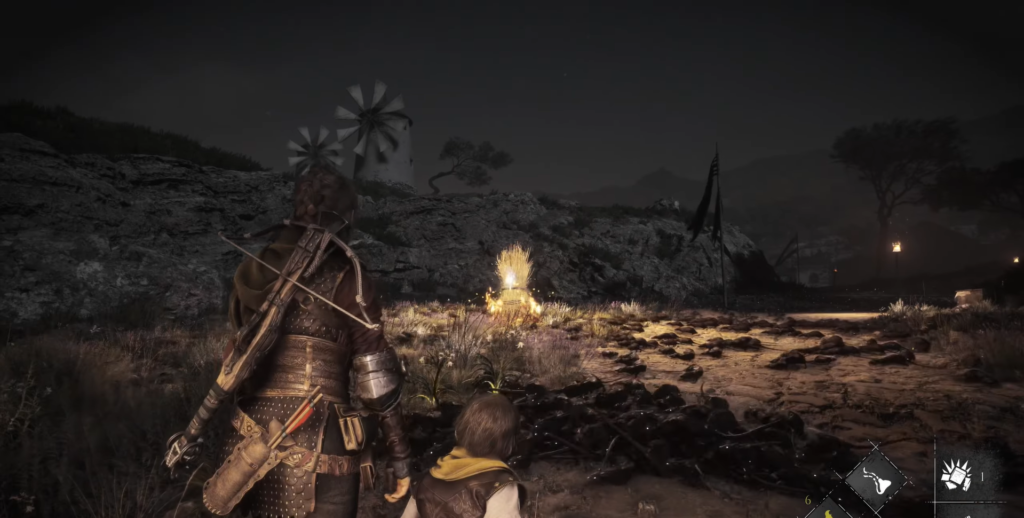Select the sling weapon diamond slot
Screen dimensions: 1024x518
click(876, 482)
